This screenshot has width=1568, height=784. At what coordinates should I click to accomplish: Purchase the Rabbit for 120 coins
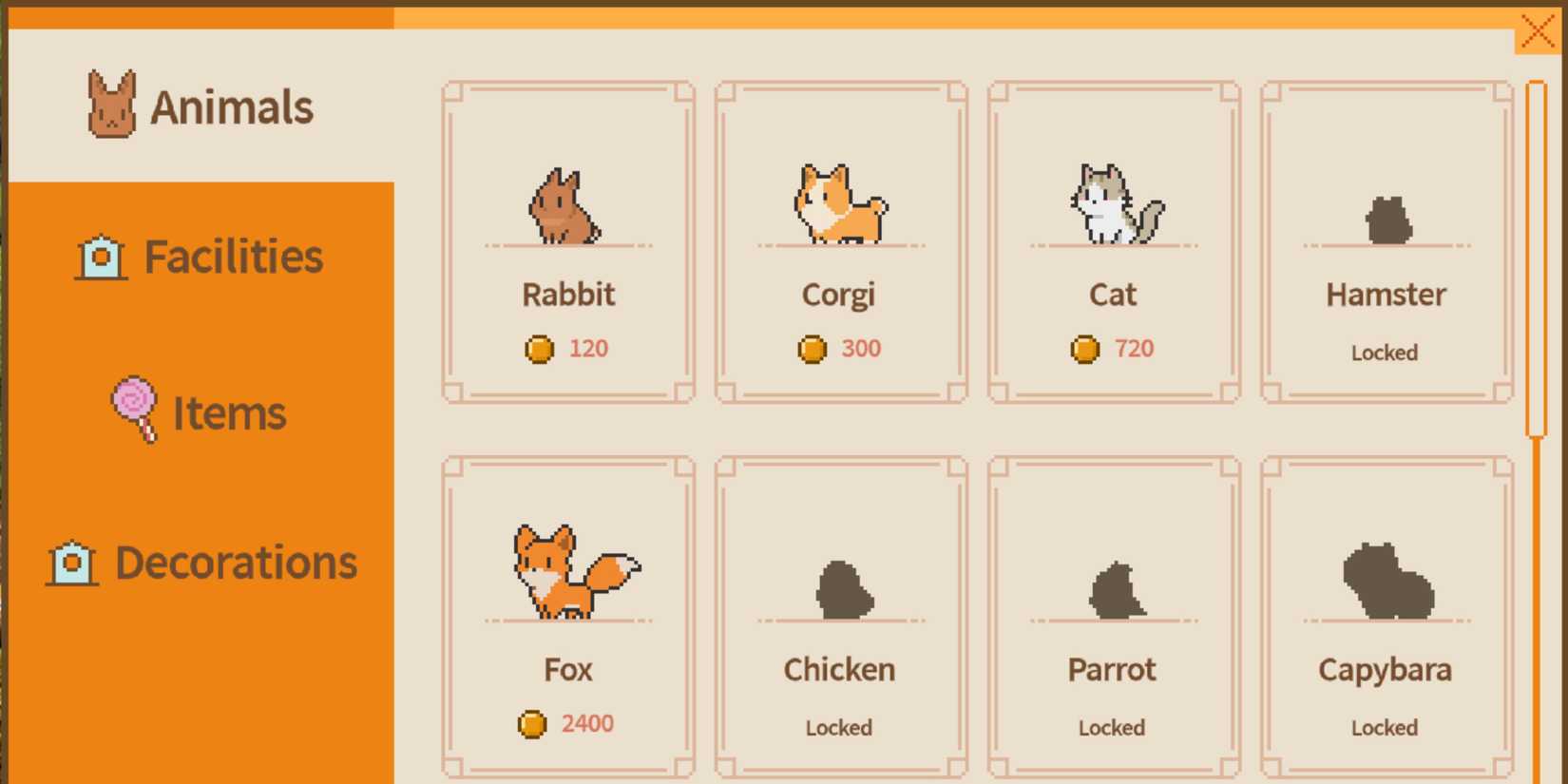click(x=567, y=242)
